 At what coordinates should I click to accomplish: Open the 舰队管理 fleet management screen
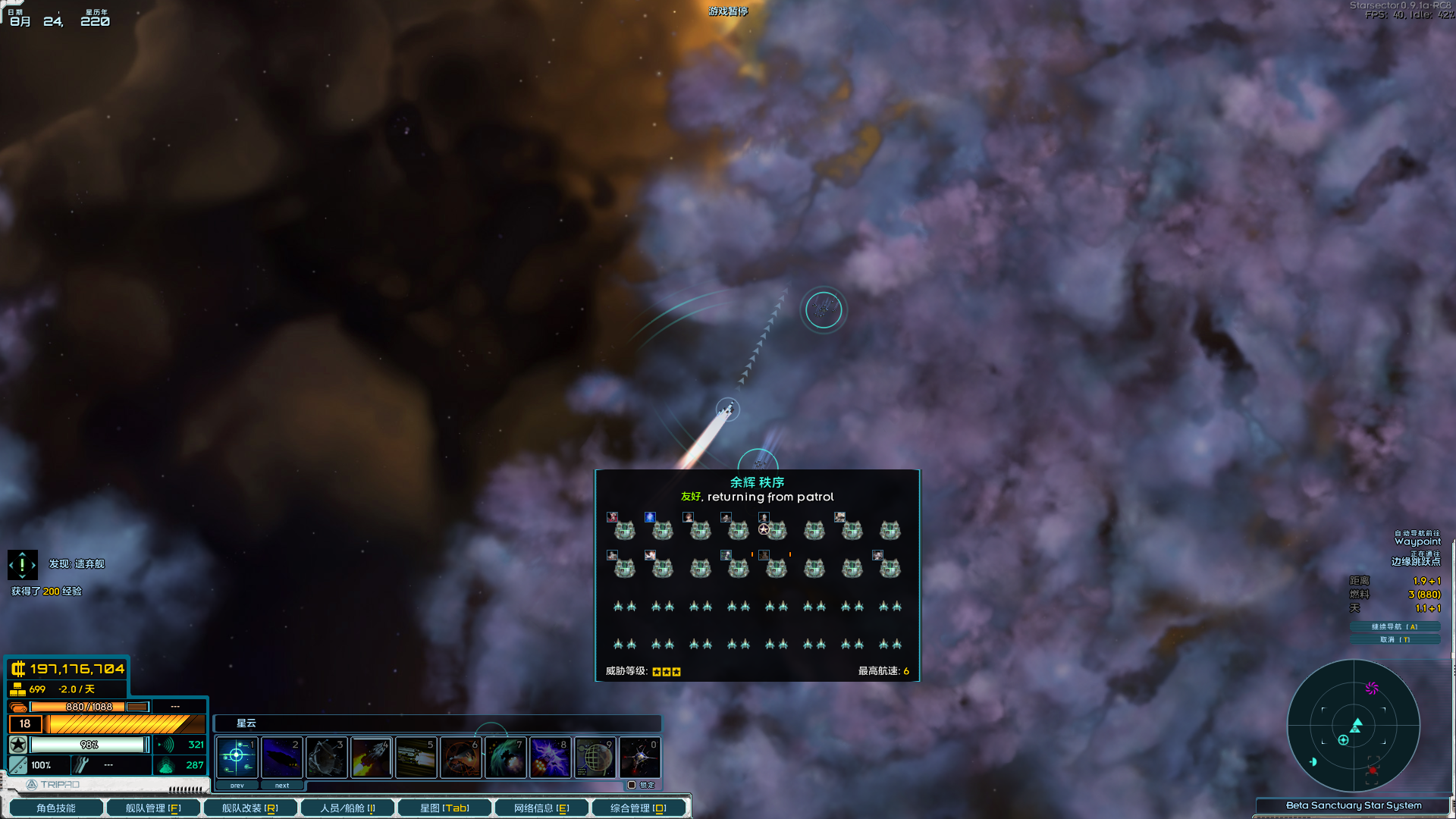[153, 807]
